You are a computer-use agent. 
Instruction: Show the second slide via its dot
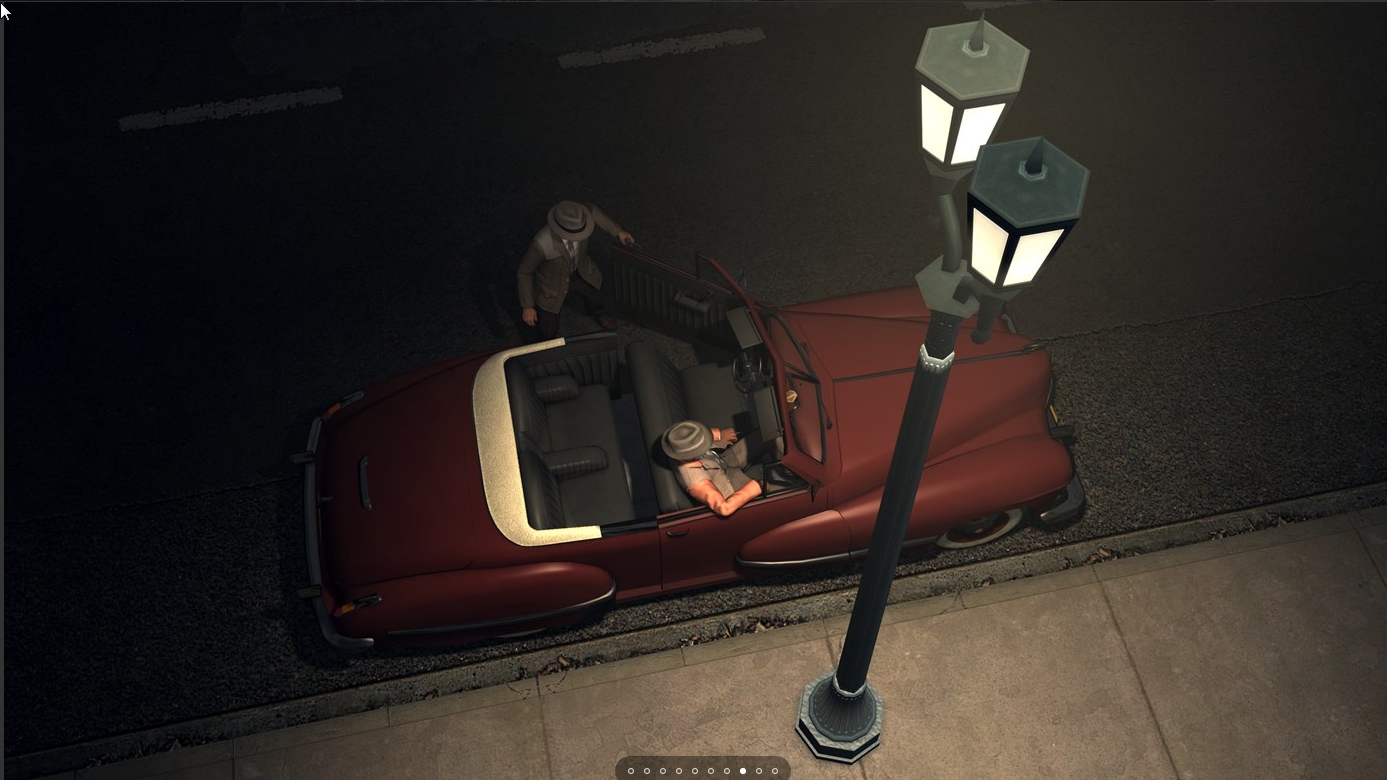[647, 771]
